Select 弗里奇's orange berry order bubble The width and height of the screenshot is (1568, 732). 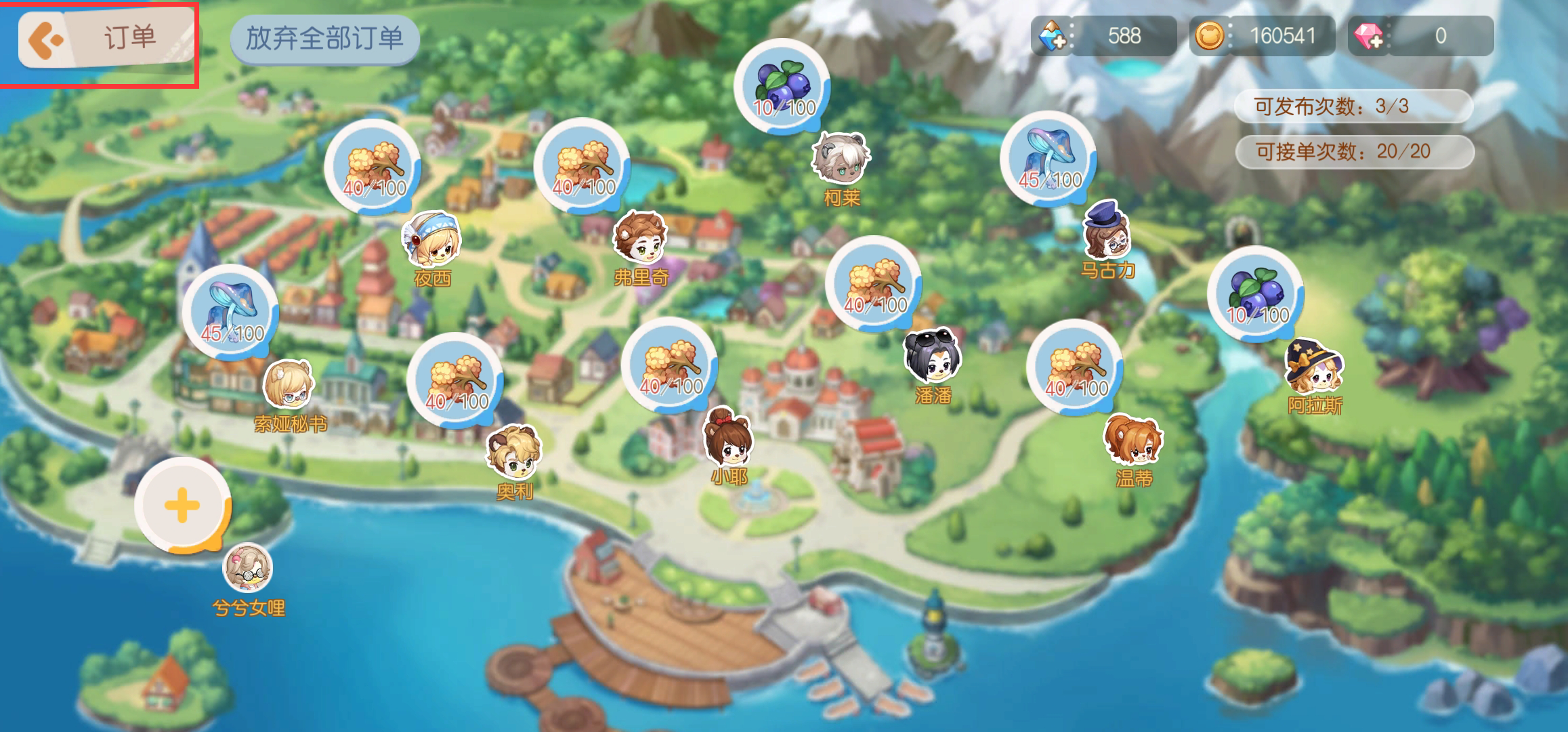[582, 165]
